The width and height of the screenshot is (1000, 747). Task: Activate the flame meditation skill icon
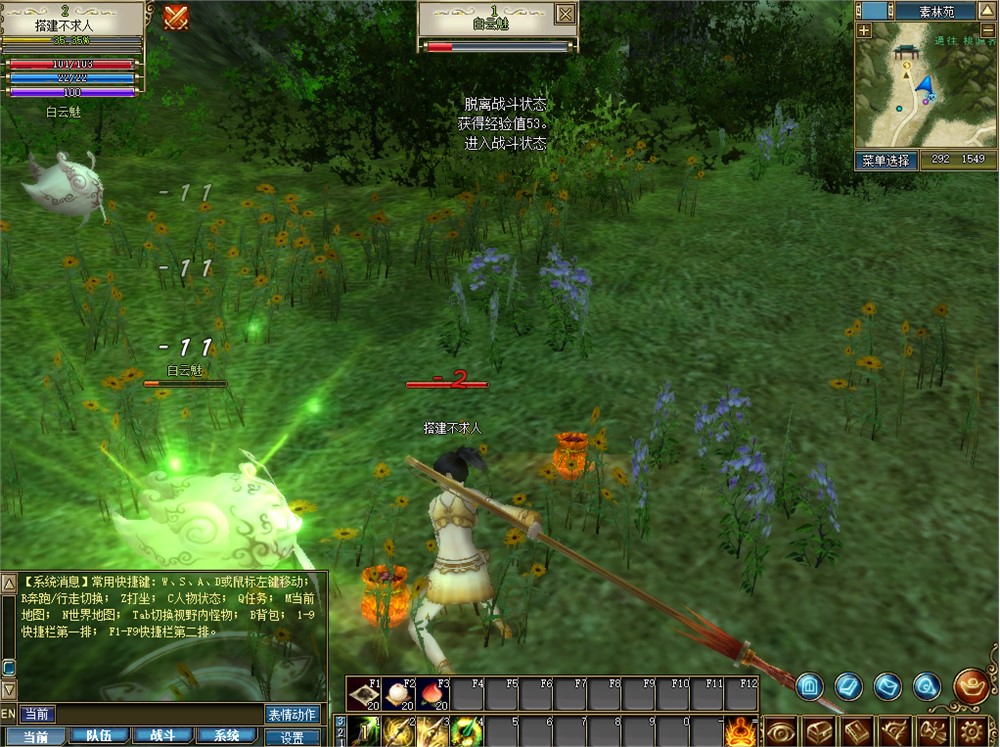point(741,731)
